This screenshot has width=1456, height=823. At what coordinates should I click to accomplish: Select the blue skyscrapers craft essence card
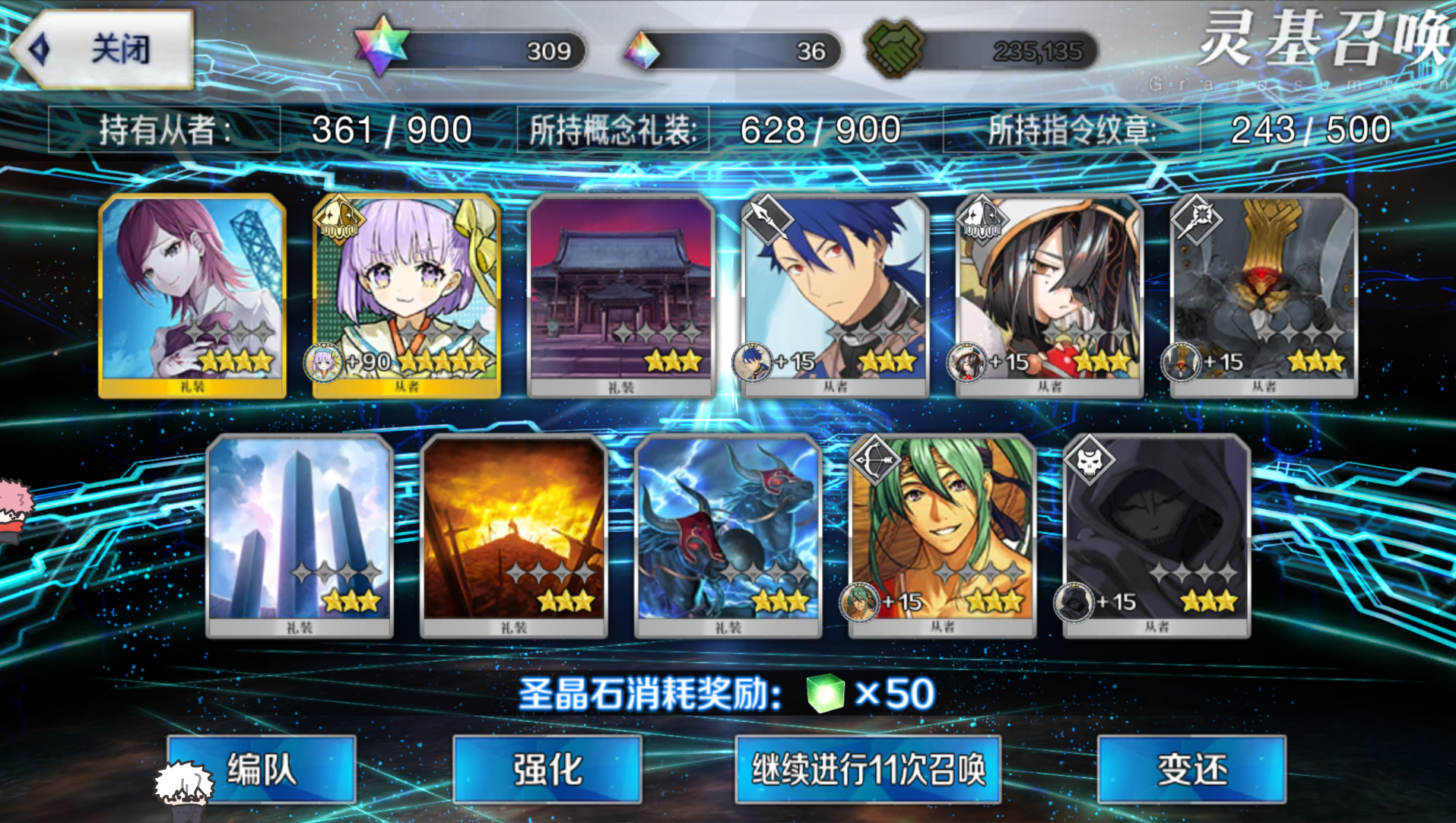300,535
